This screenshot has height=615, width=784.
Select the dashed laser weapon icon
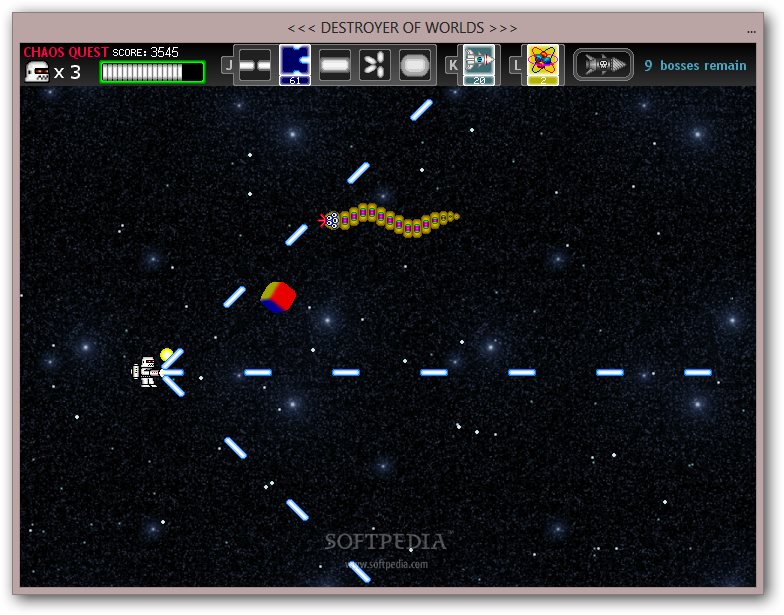[x=255, y=66]
